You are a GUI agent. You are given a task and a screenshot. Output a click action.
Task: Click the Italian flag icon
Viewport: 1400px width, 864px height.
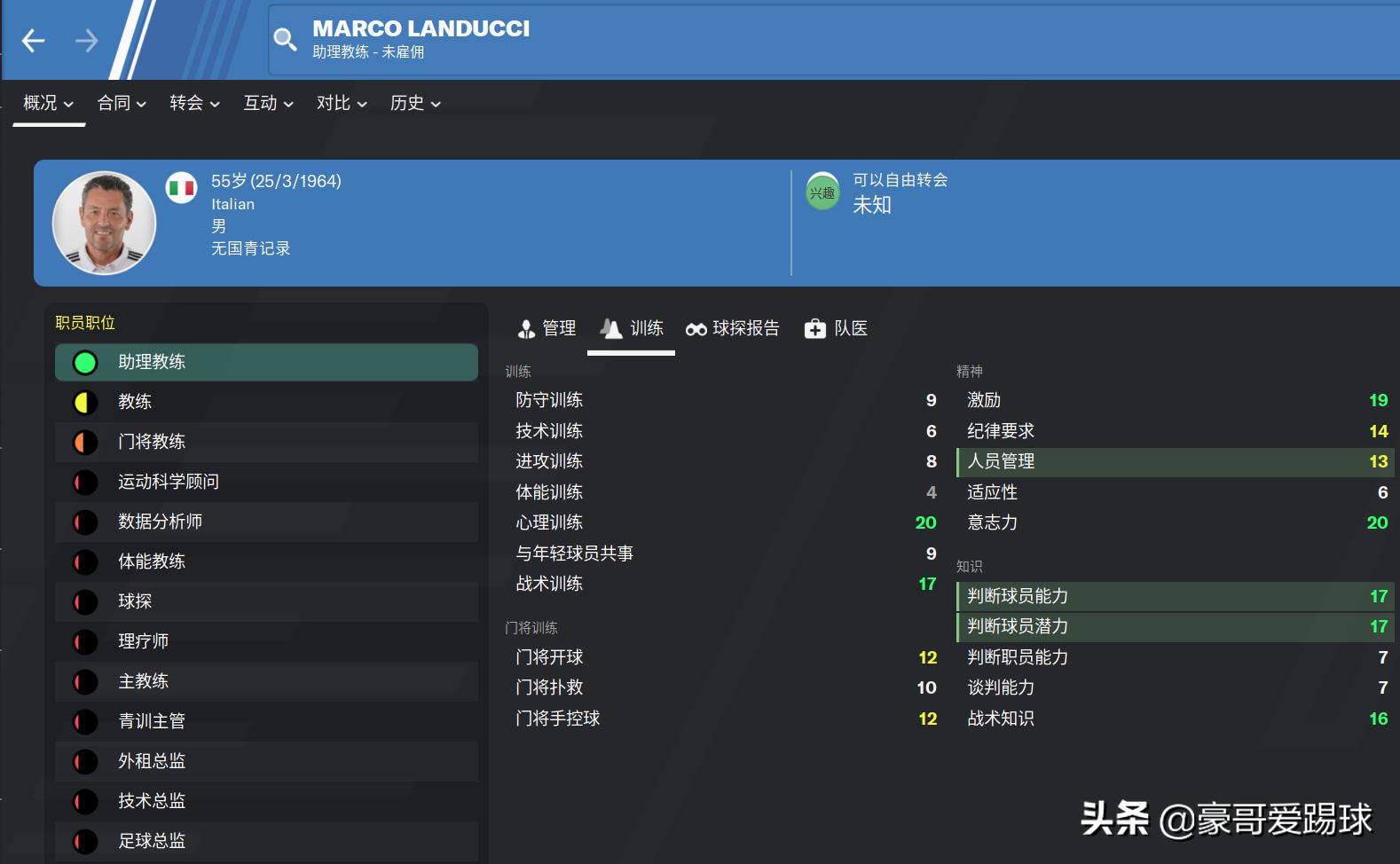[x=181, y=188]
